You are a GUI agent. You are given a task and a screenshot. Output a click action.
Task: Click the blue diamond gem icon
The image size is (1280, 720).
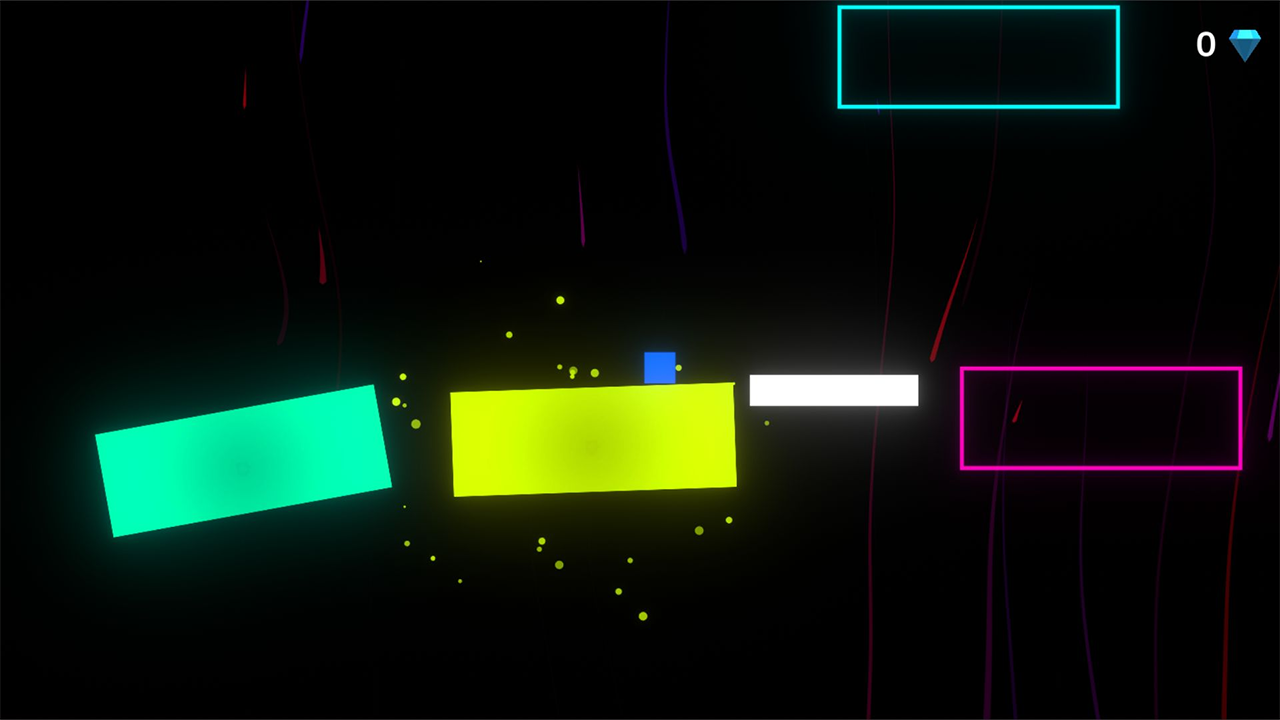tap(1245, 44)
